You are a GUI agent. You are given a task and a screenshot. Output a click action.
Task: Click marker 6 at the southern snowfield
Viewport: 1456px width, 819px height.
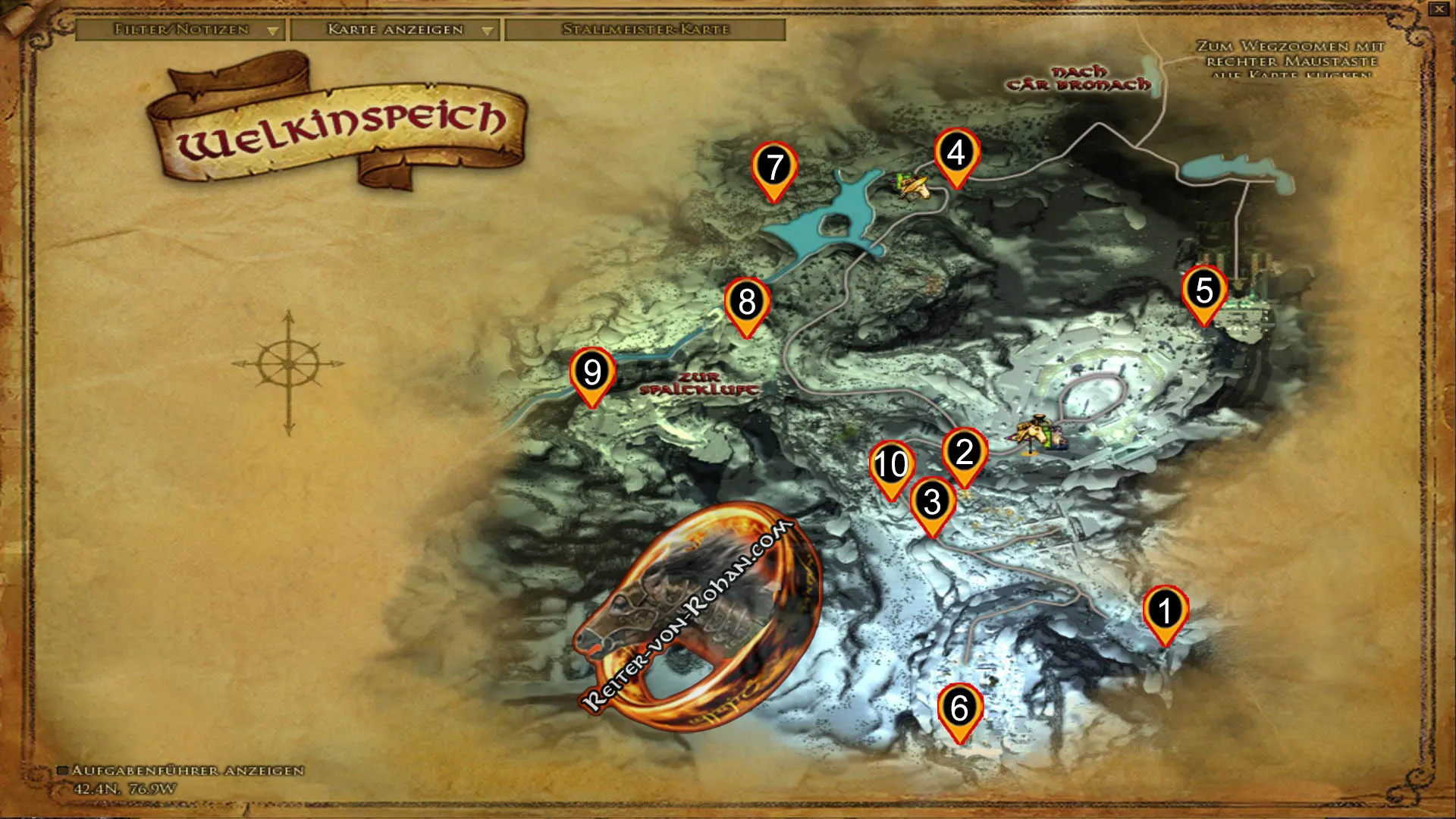point(960,708)
